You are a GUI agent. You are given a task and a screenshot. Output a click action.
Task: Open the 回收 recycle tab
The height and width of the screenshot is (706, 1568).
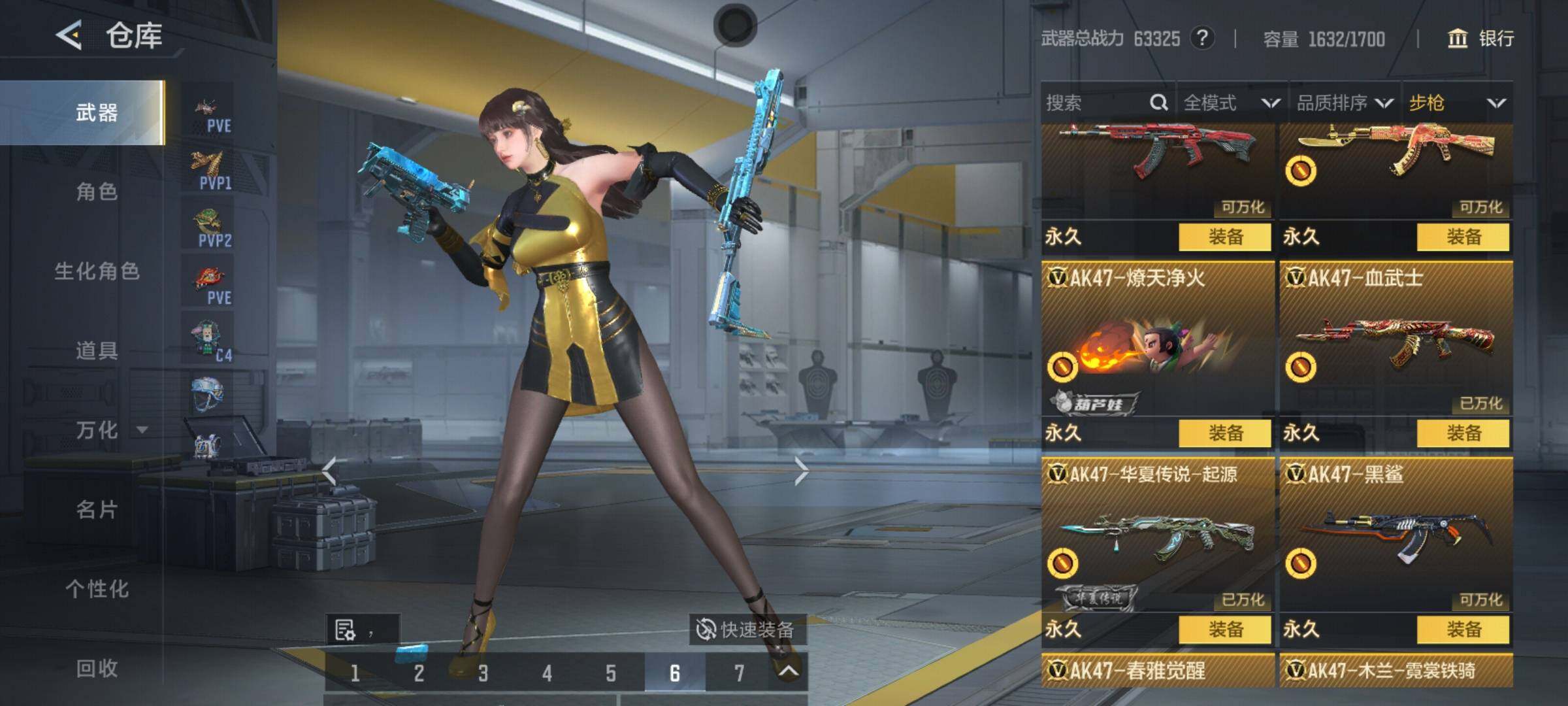coord(97,668)
